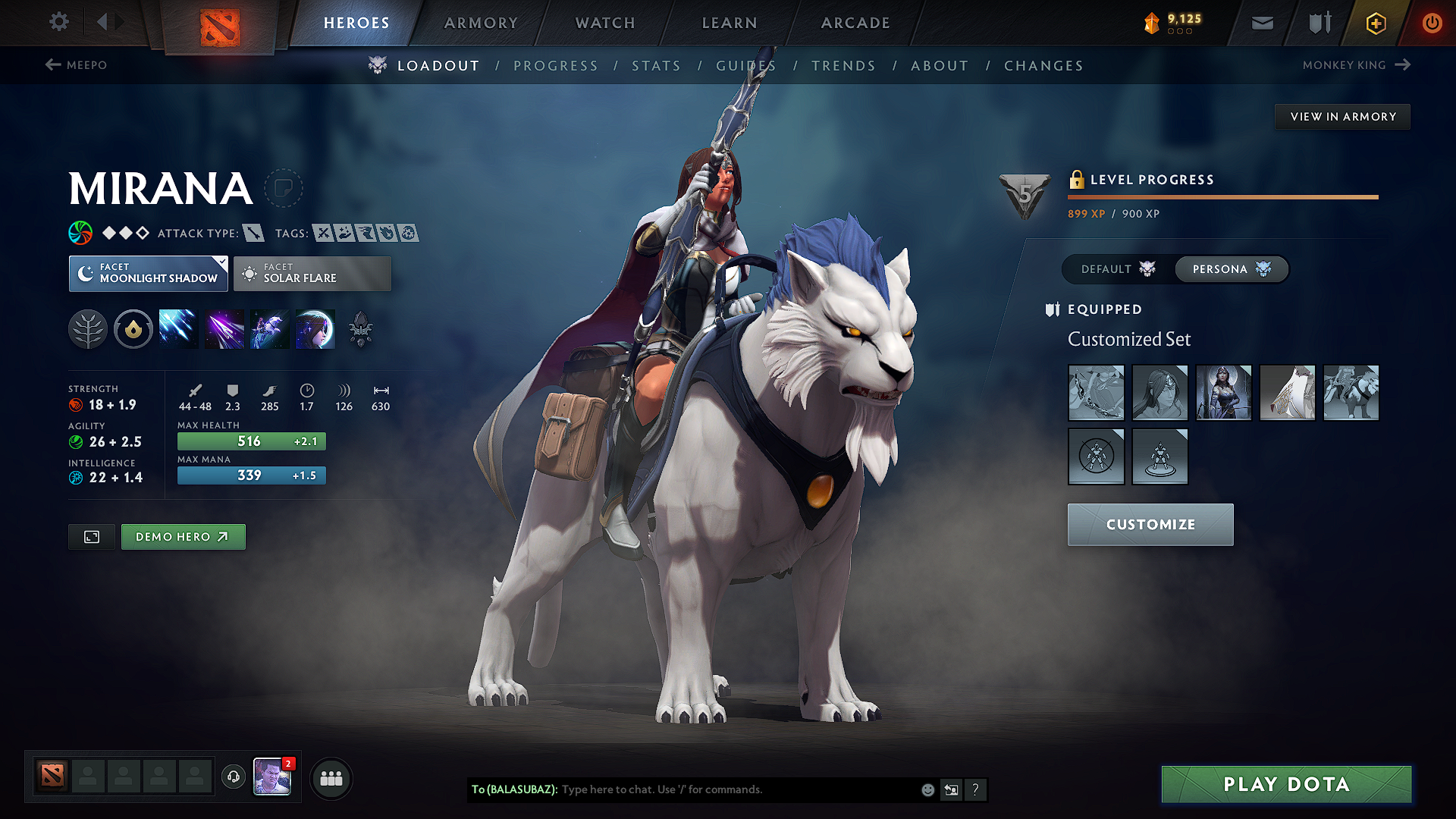
Task: Click the melee attack type icon
Action: (253, 233)
